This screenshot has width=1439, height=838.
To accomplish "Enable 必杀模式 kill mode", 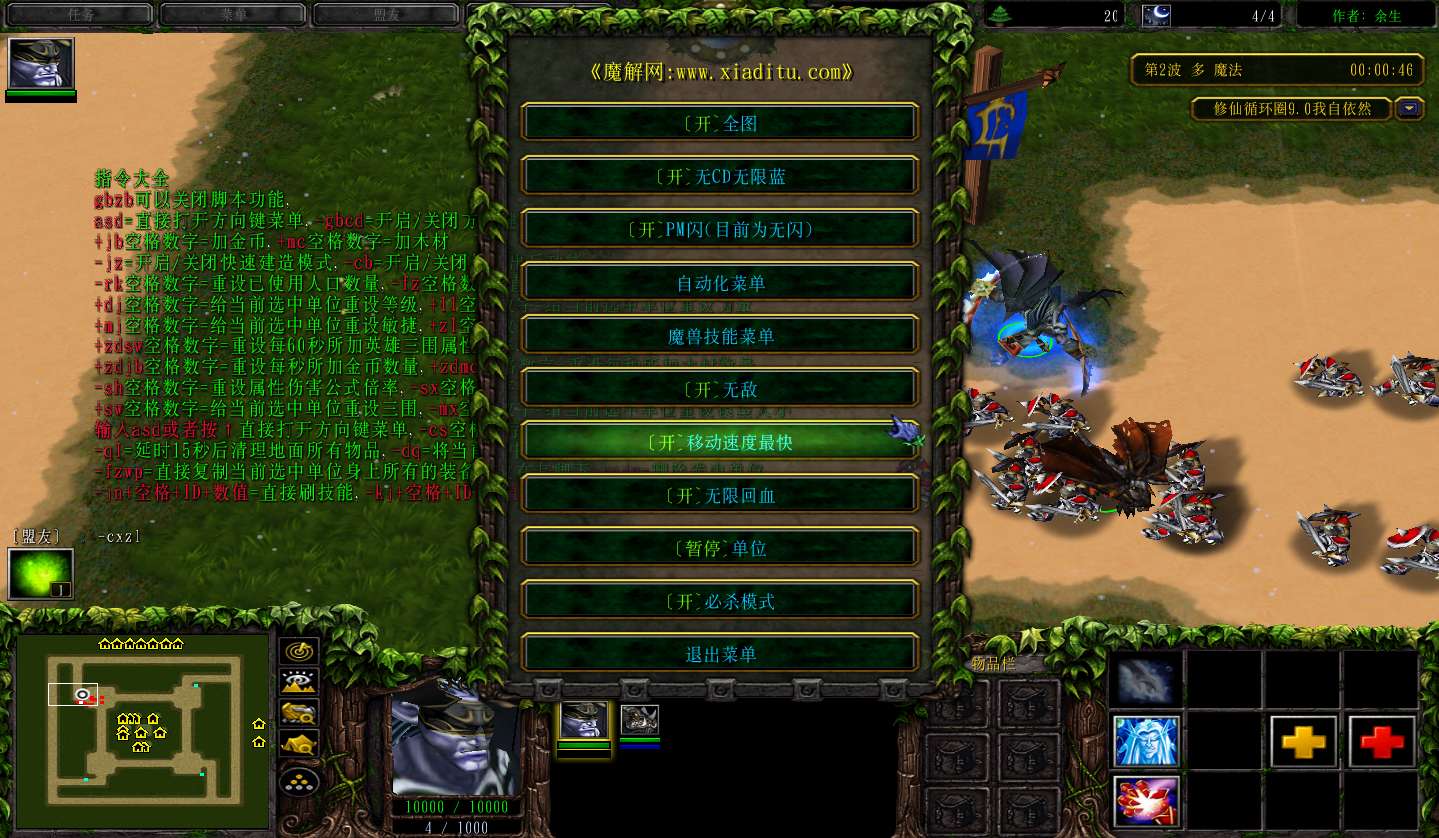I will [719, 601].
